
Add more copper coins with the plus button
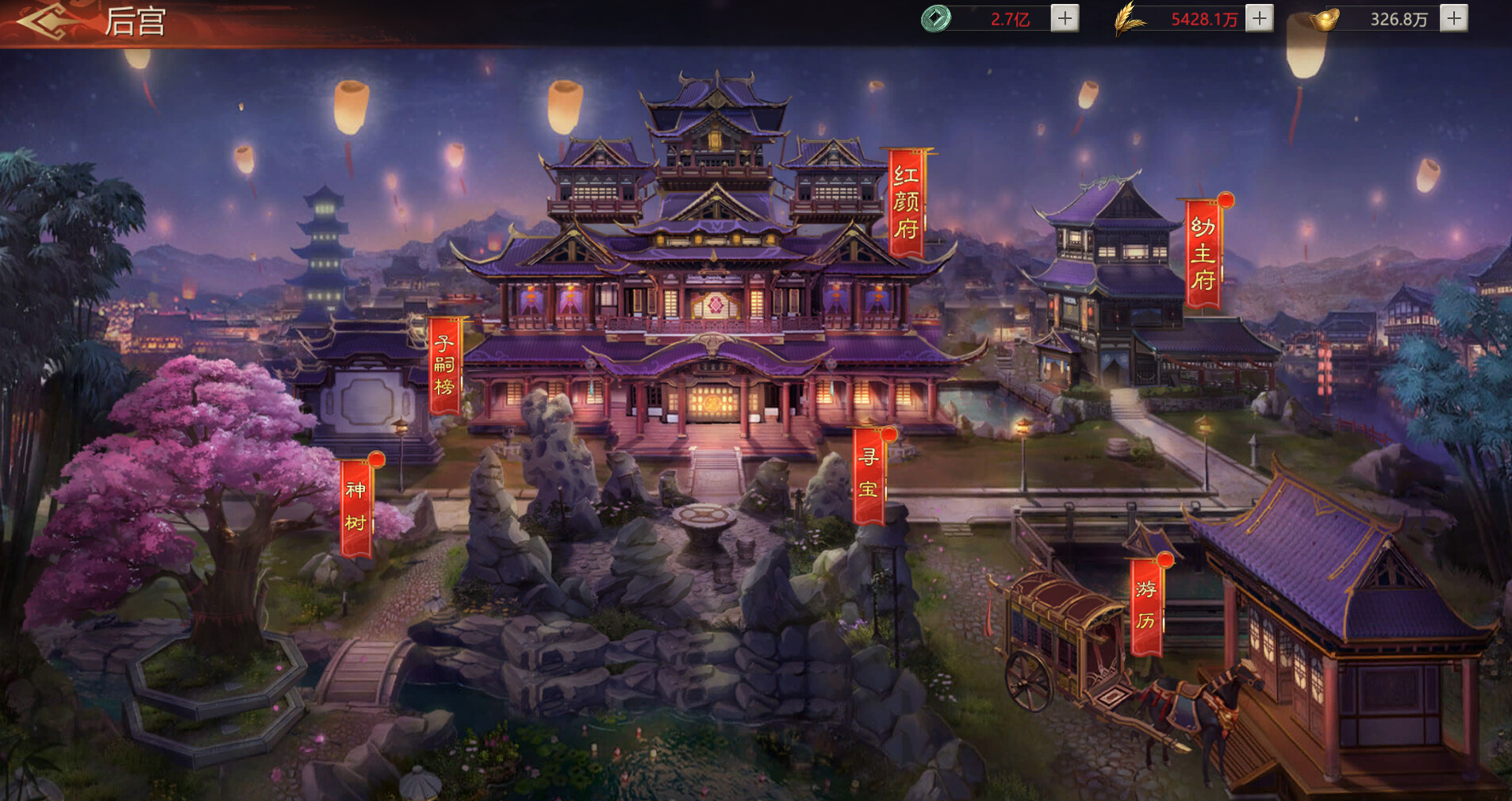(x=1065, y=18)
